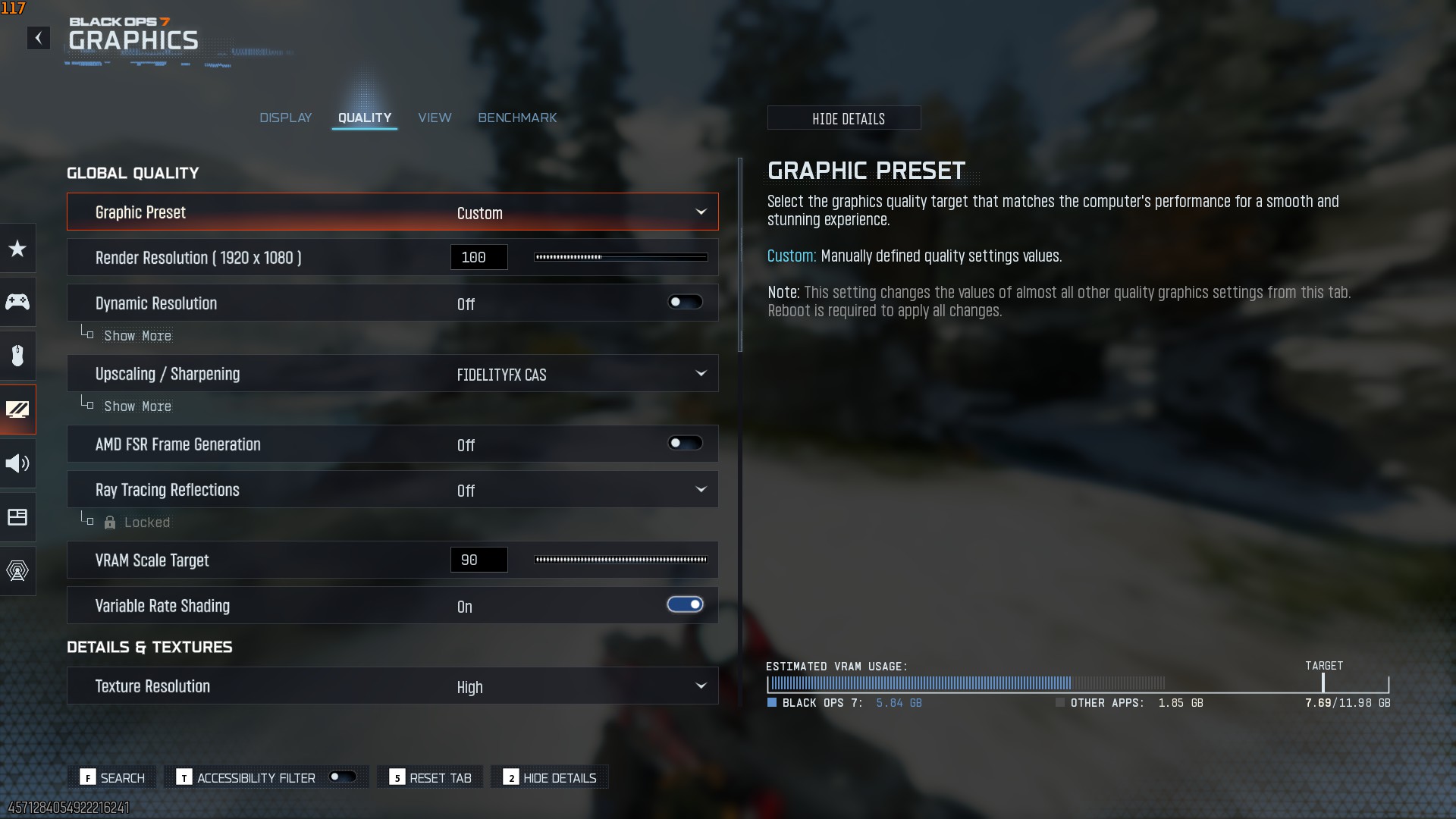Click the Render Resolution value field
The image size is (1456, 819).
[x=479, y=257]
